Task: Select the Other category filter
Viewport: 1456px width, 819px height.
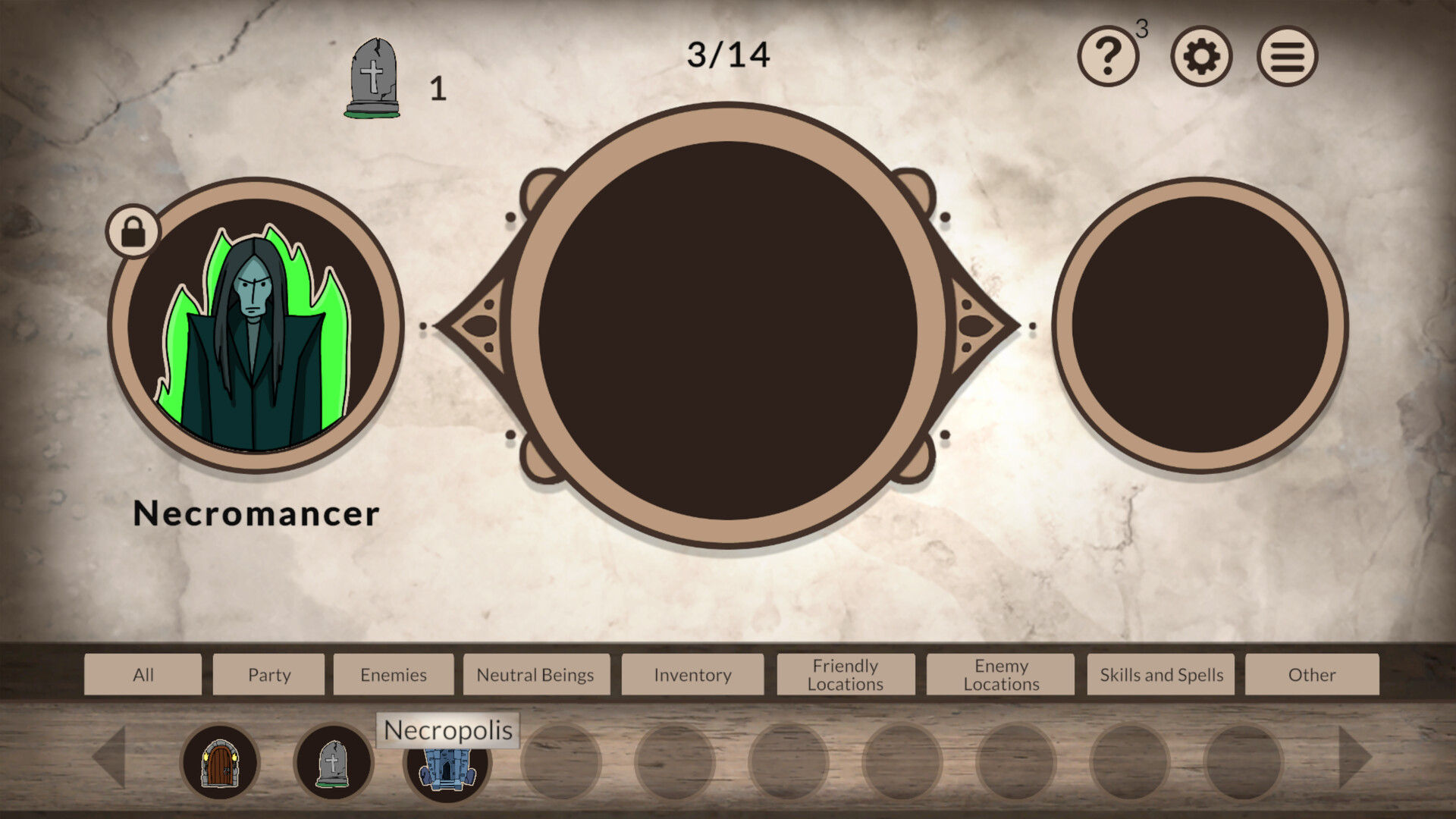Action: 1313,674
